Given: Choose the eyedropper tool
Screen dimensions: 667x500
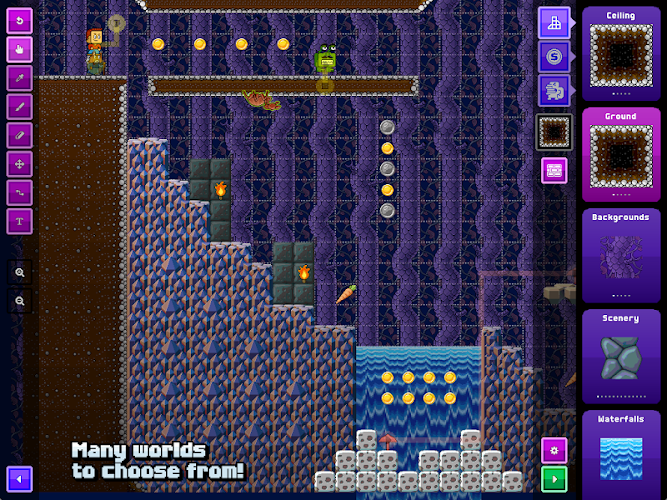Looking at the screenshot, I should pyautogui.click(x=20, y=78).
